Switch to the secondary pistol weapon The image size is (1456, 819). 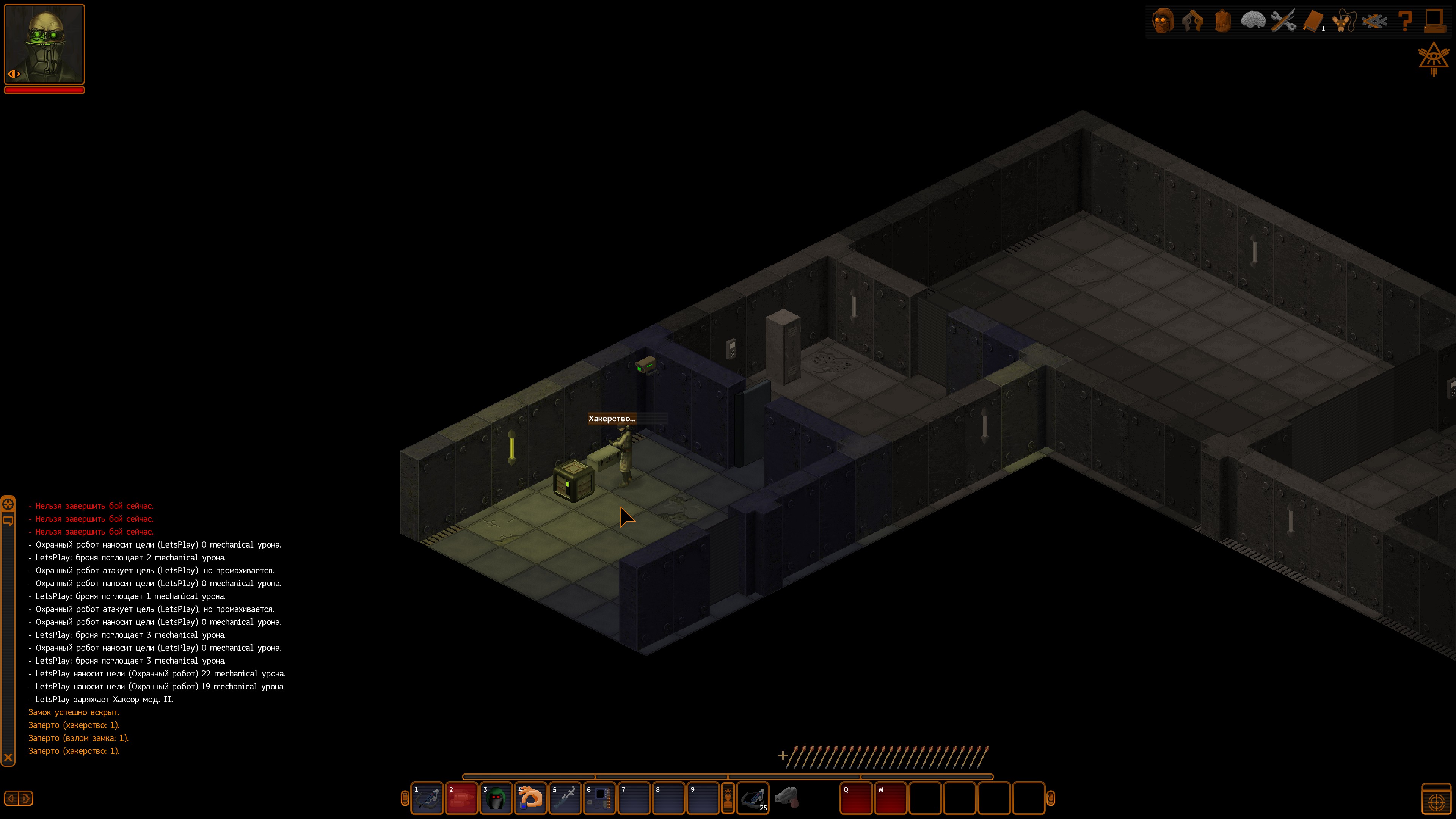(x=787, y=797)
